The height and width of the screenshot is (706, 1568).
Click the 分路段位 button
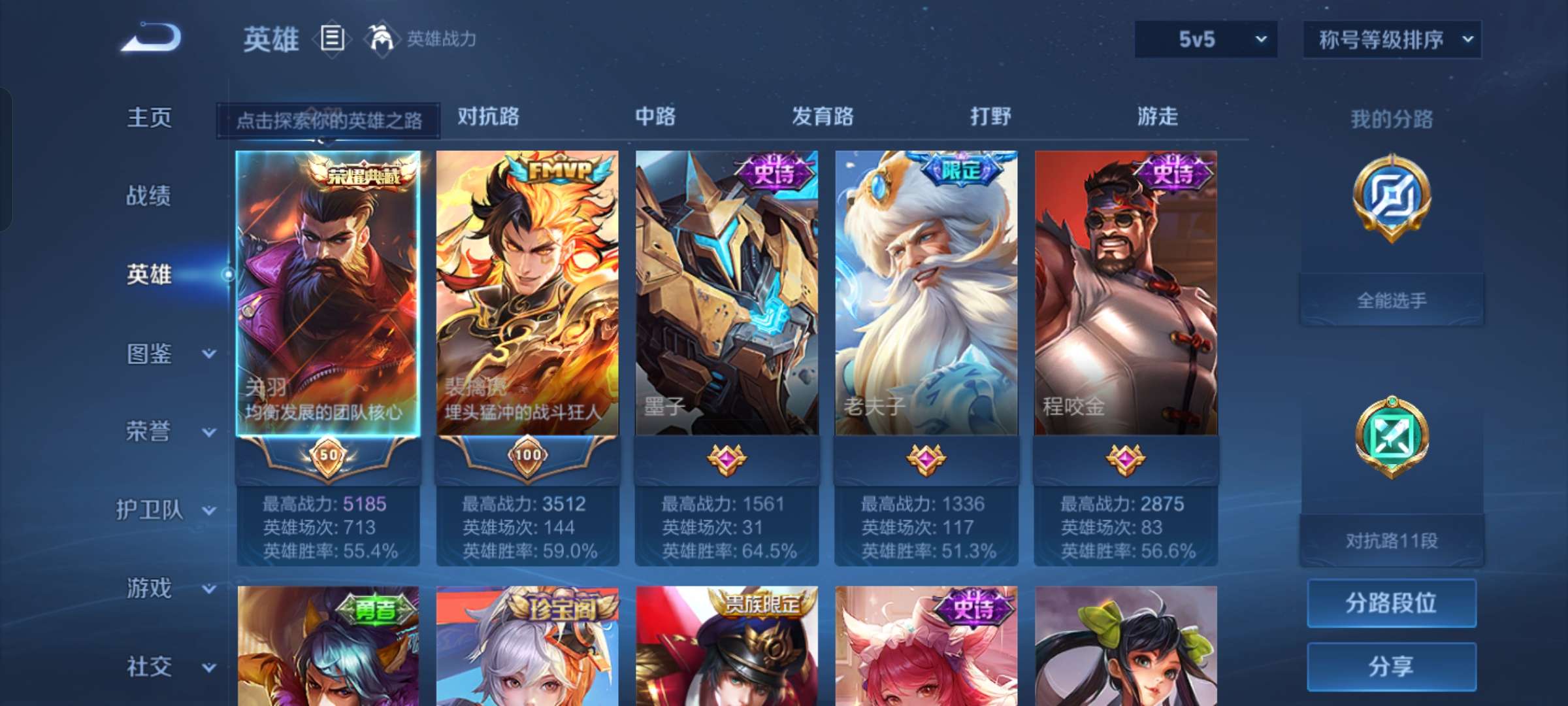1392,605
